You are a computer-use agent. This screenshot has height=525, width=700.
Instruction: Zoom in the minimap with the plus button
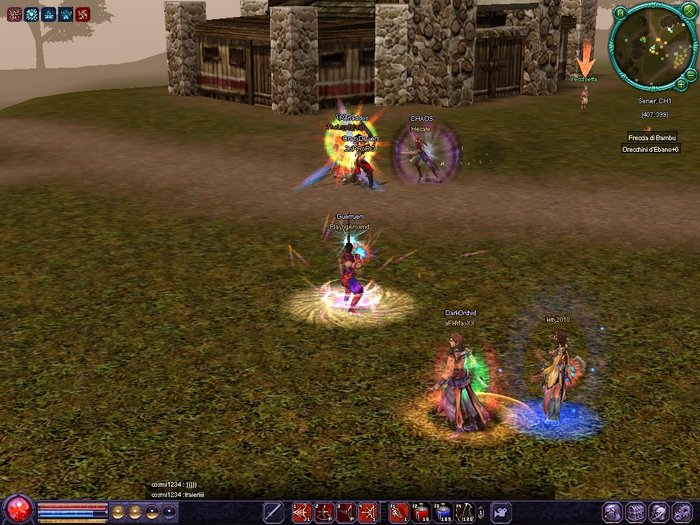681,85
